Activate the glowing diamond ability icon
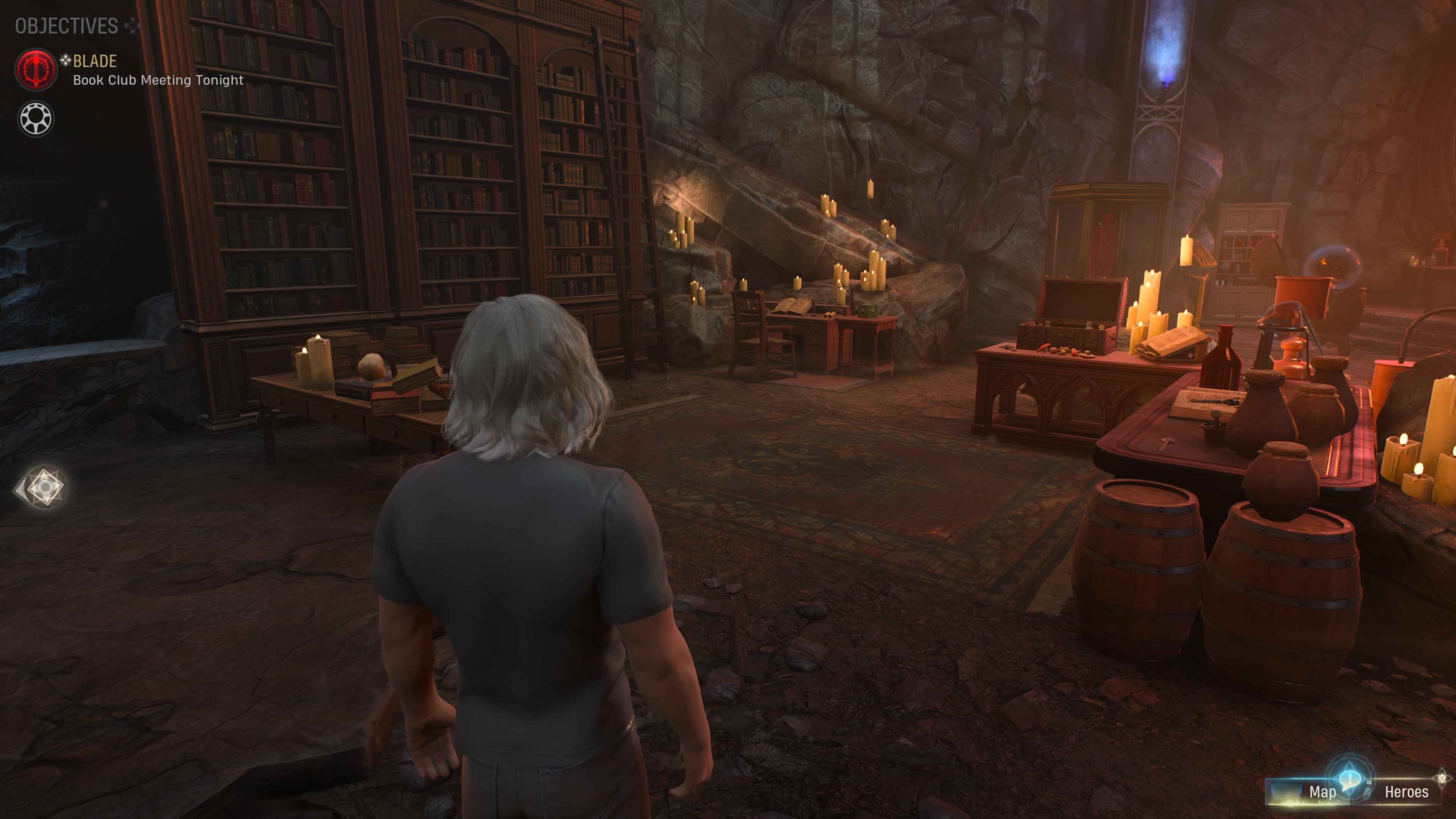 (44, 486)
